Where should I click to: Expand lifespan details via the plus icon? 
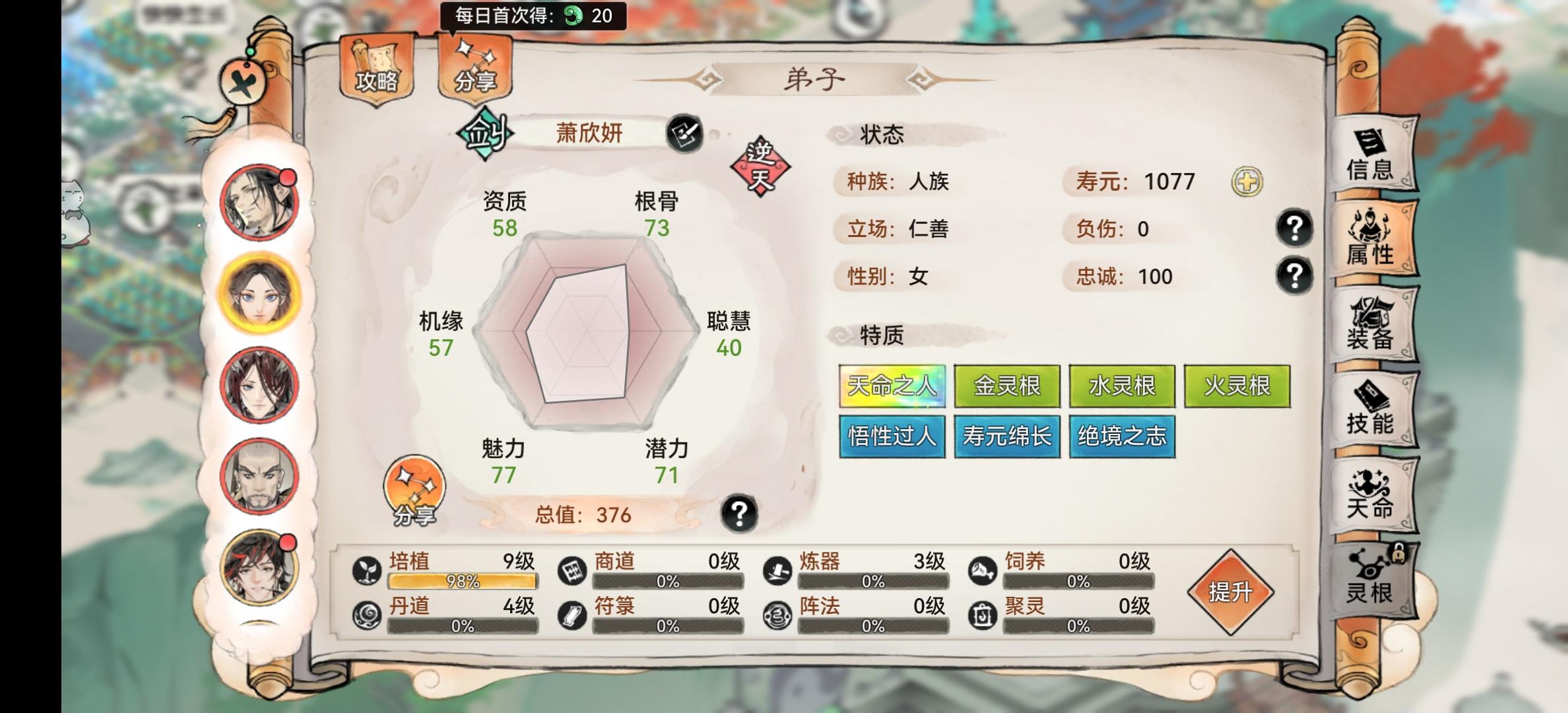[1249, 183]
